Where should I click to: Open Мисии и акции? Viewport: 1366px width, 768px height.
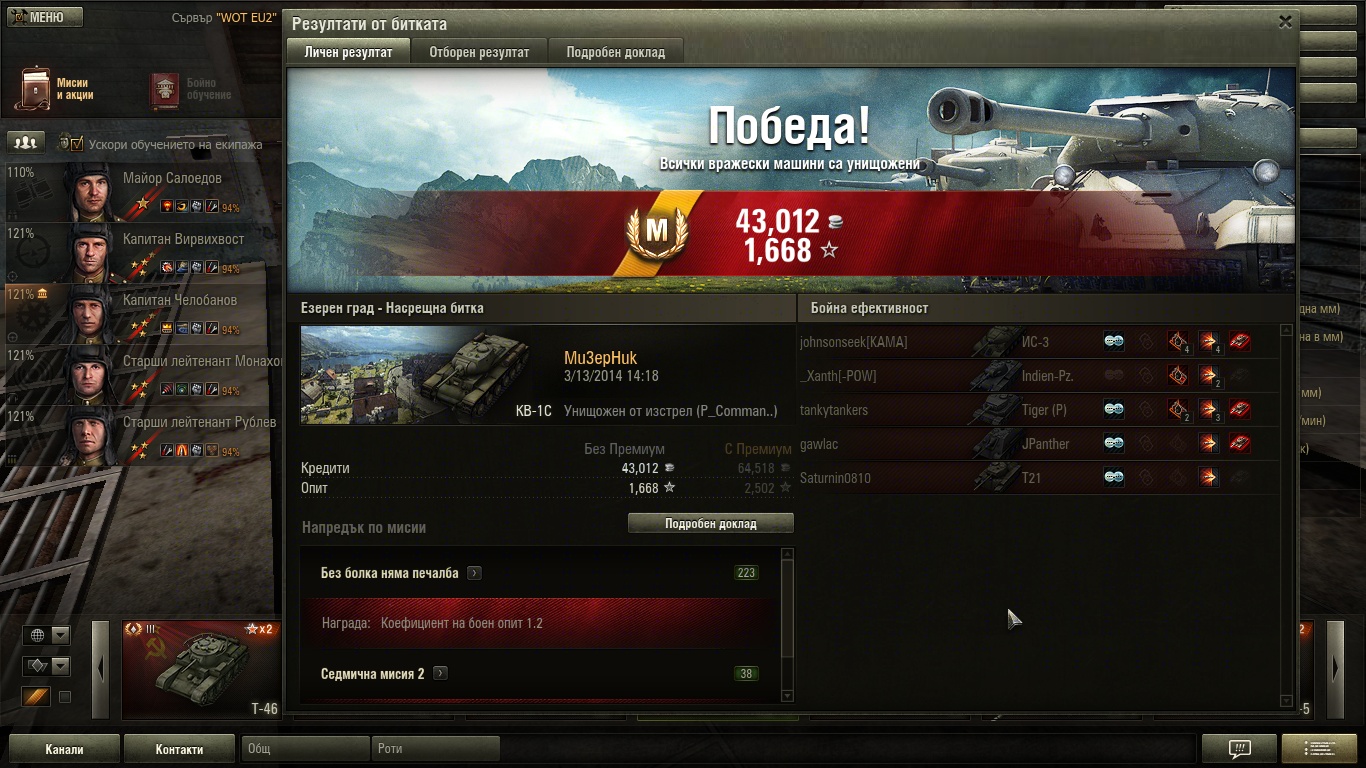[56, 89]
